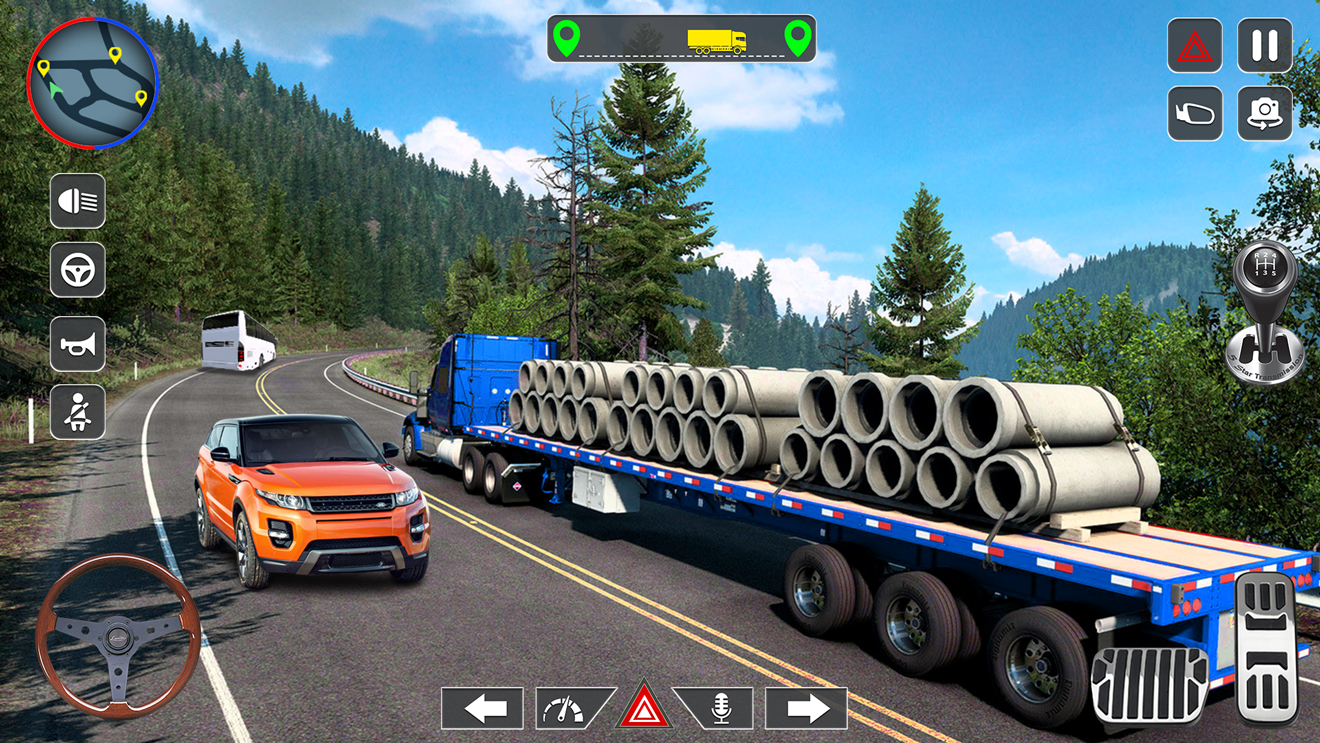The height and width of the screenshot is (743, 1320).
Task: Step on the brake pedal
Action: 1149,685
